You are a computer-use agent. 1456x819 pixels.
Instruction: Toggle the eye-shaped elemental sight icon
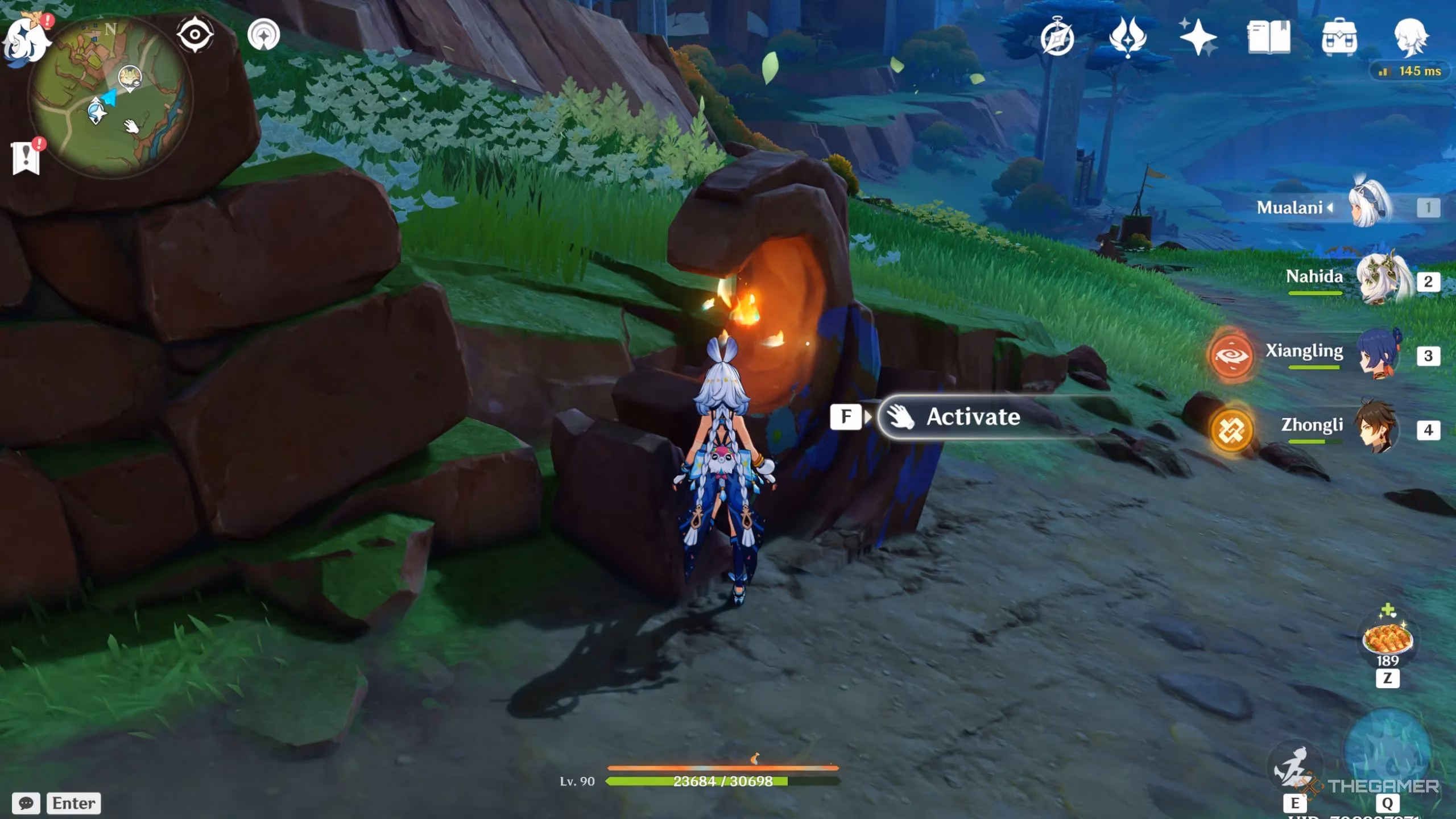(195, 35)
